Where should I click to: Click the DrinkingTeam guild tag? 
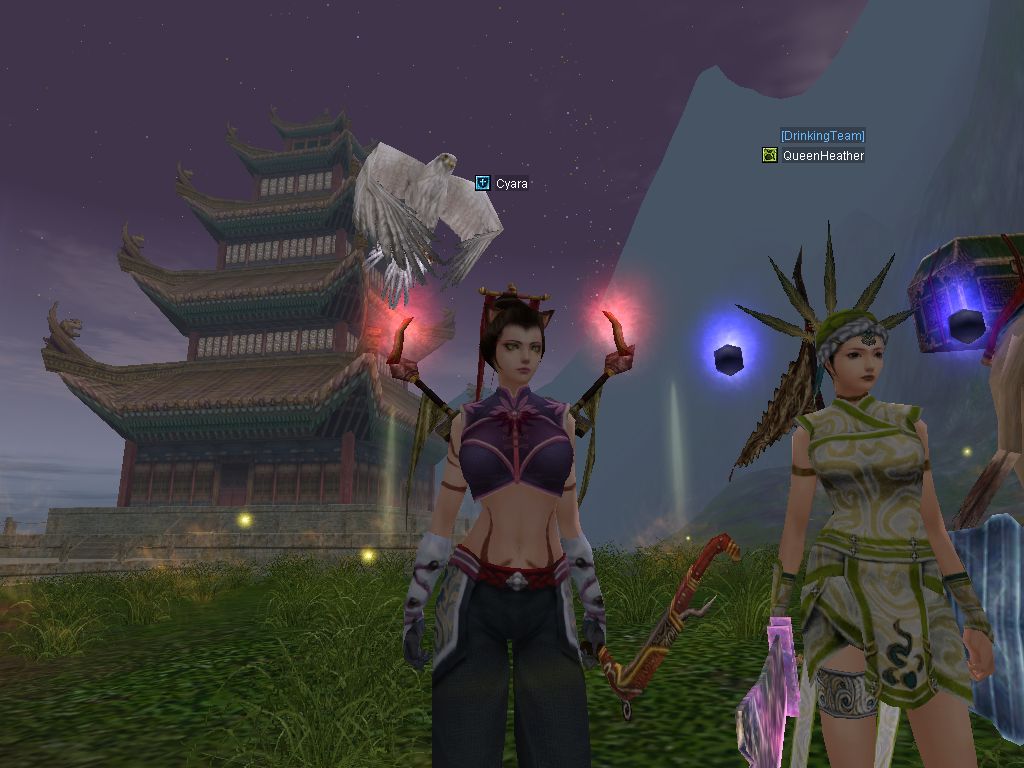click(822, 136)
